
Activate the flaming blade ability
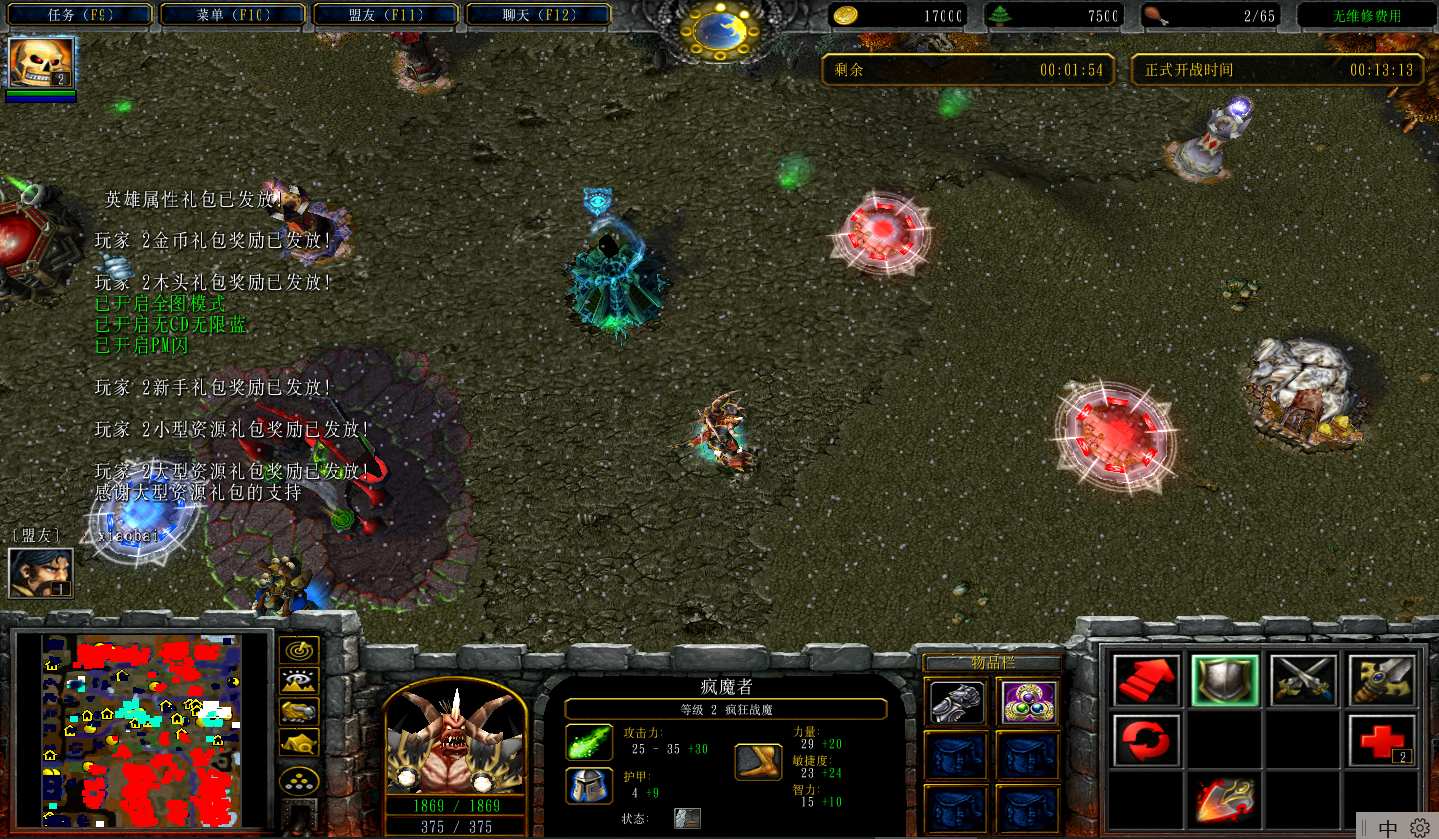tap(1224, 798)
